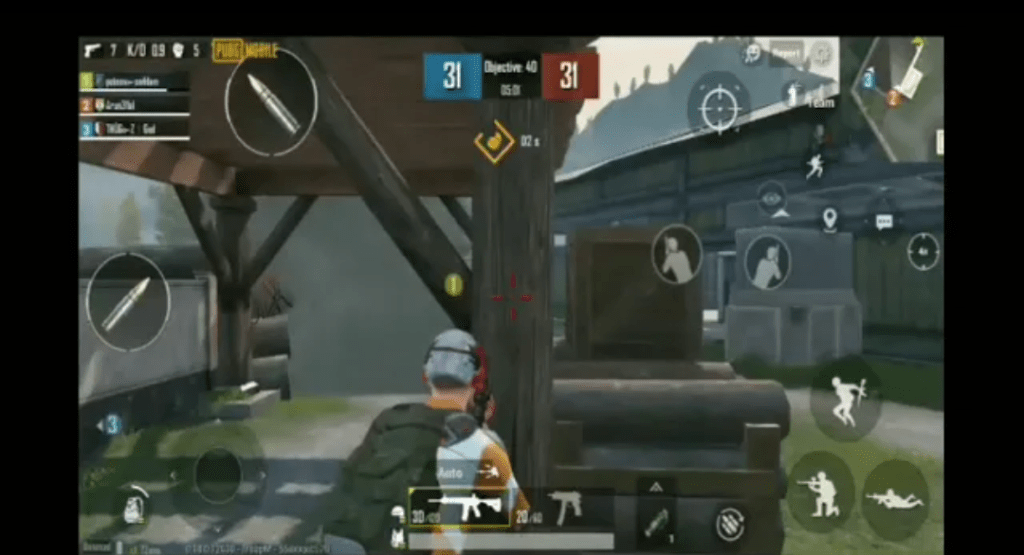Select the 4x scope button

point(923,250)
